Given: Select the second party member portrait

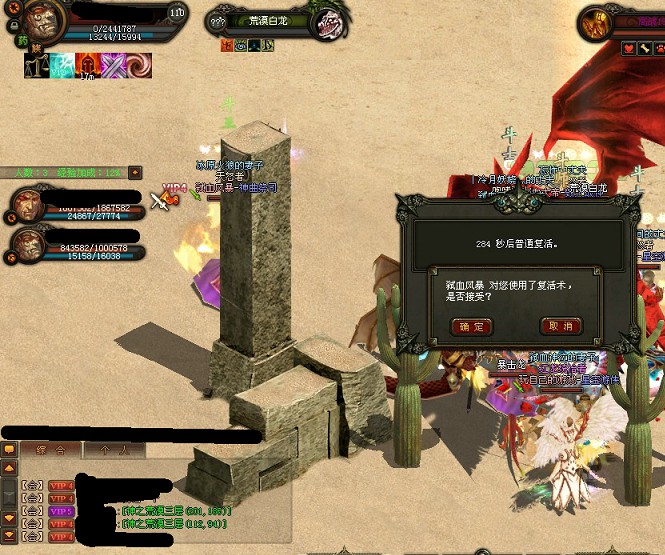Looking at the screenshot, I should point(29,245).
